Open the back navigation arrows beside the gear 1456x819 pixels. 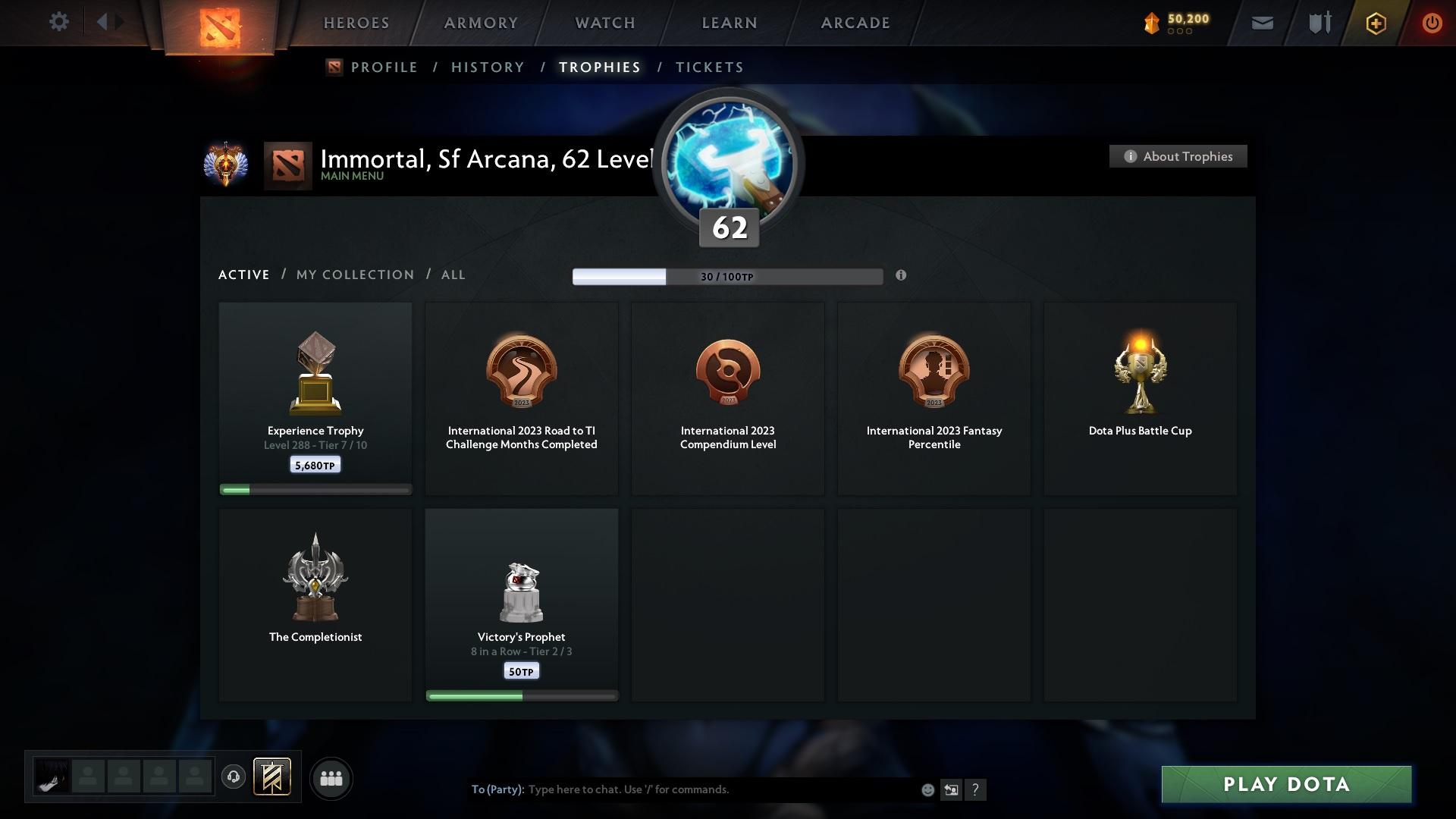[106, 22]
